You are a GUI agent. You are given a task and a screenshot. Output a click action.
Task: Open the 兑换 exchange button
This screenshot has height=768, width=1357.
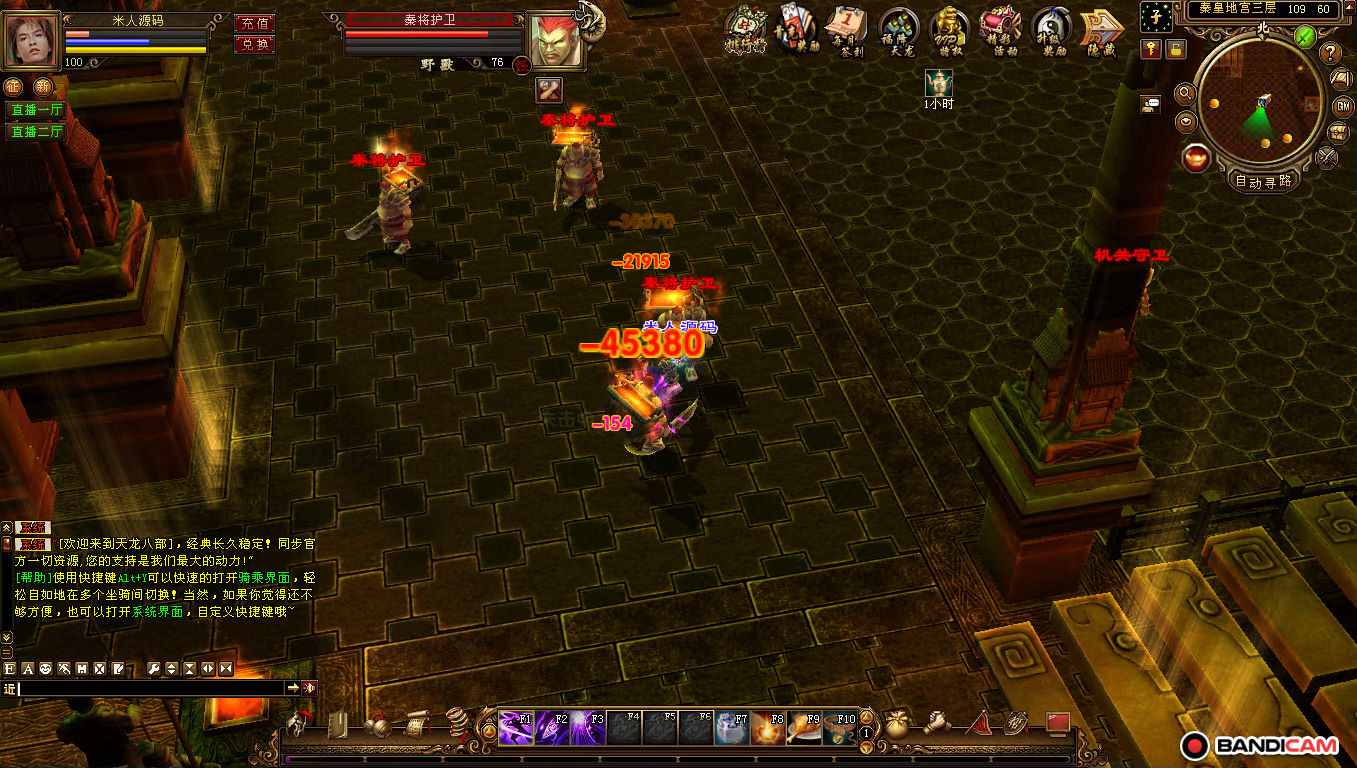click(x=255, y=44)
